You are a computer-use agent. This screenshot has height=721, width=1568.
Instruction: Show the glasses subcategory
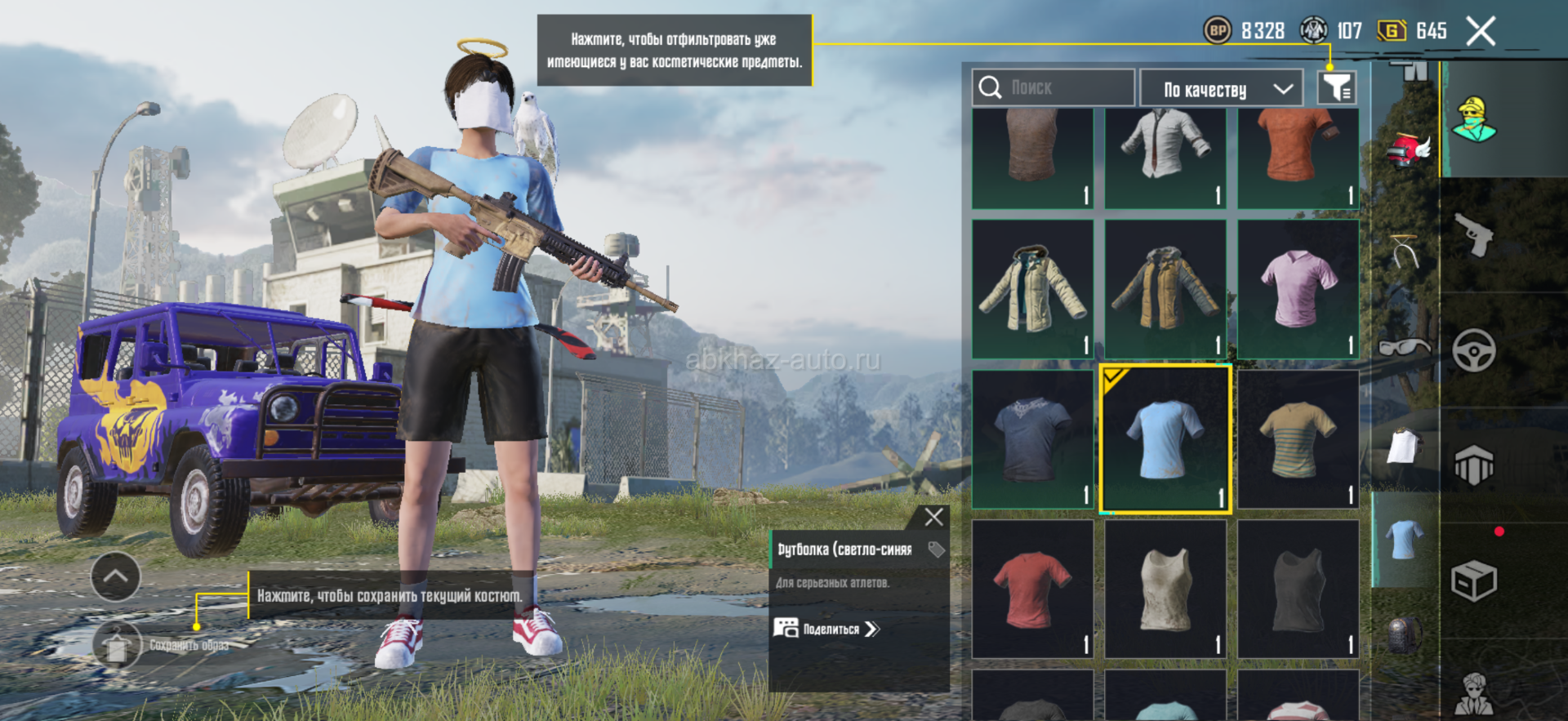click(x=1404, y=347)
